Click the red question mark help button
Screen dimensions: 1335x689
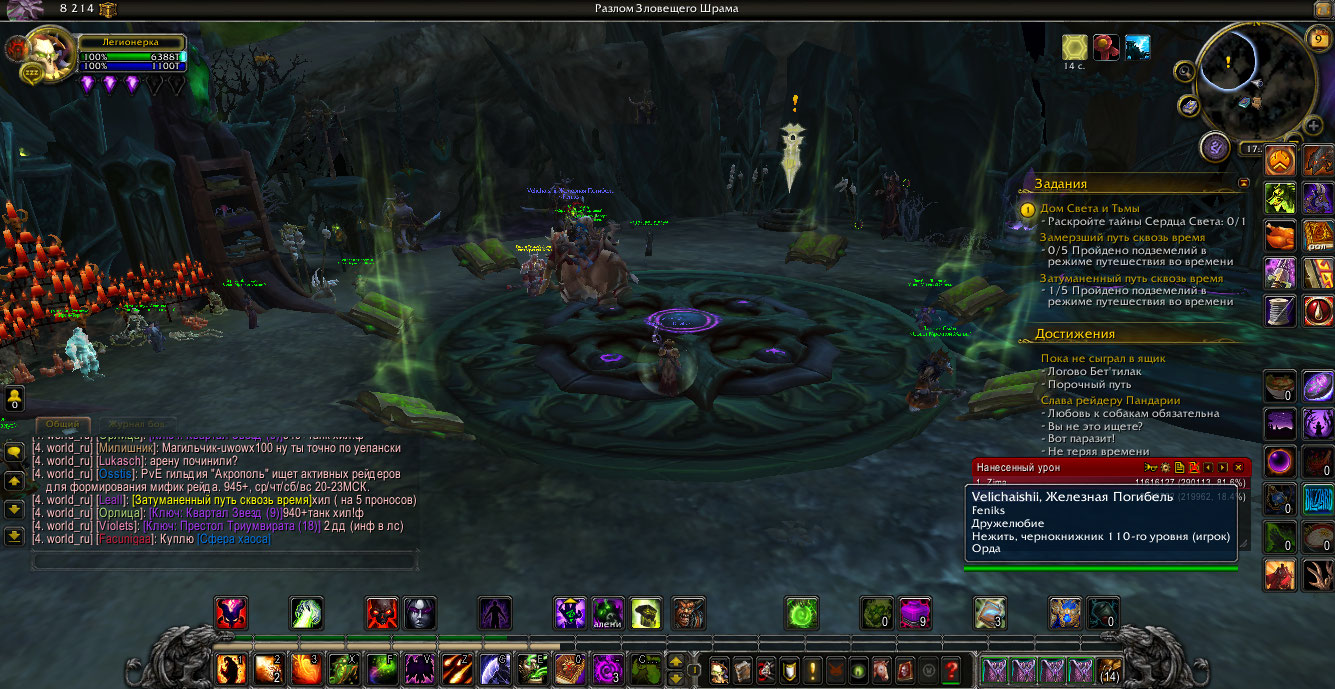click(951, 670)
